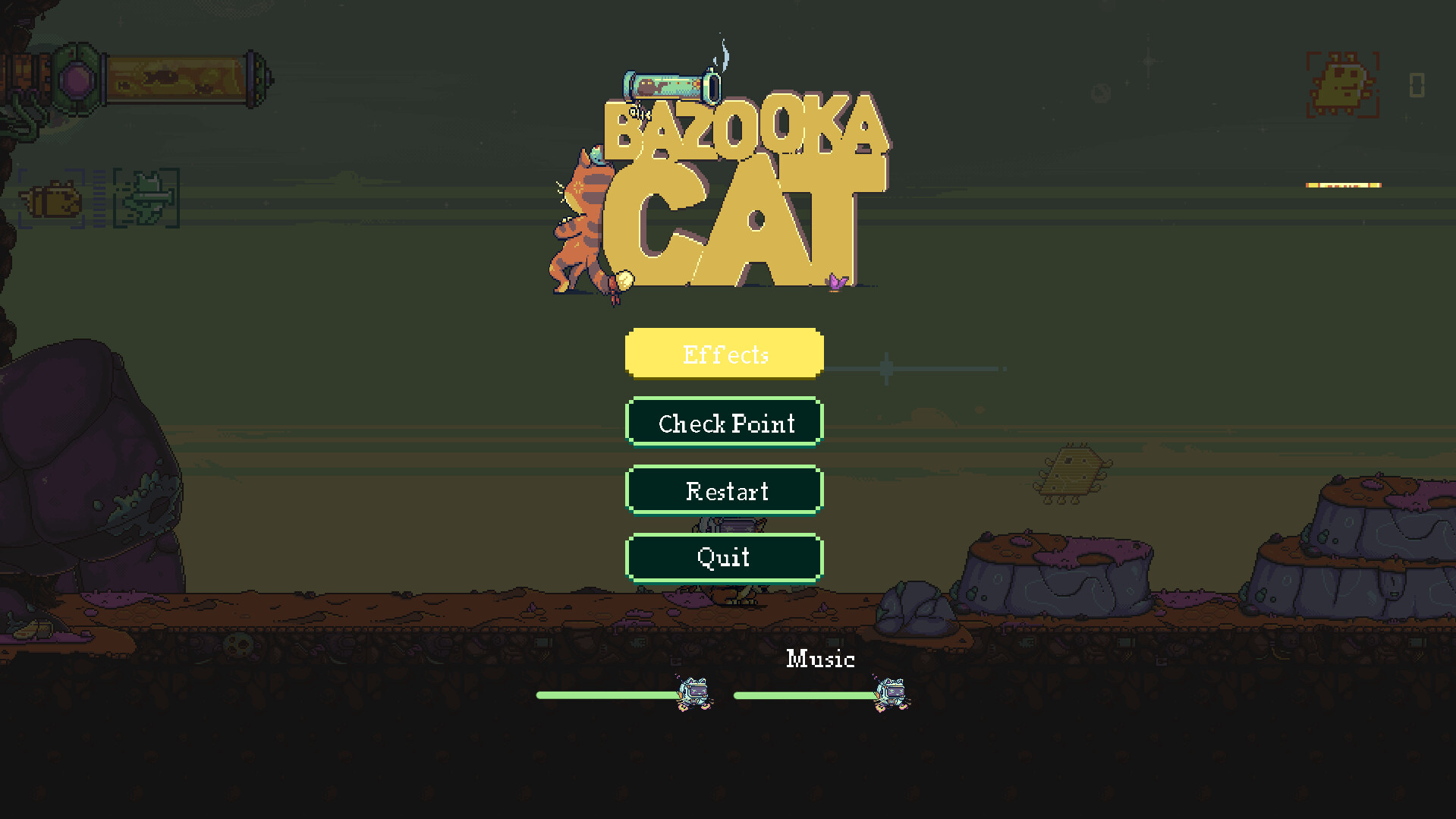Open the Check Point option
The width and height of the screenshot is (1456, 819).
coord(723,423)
